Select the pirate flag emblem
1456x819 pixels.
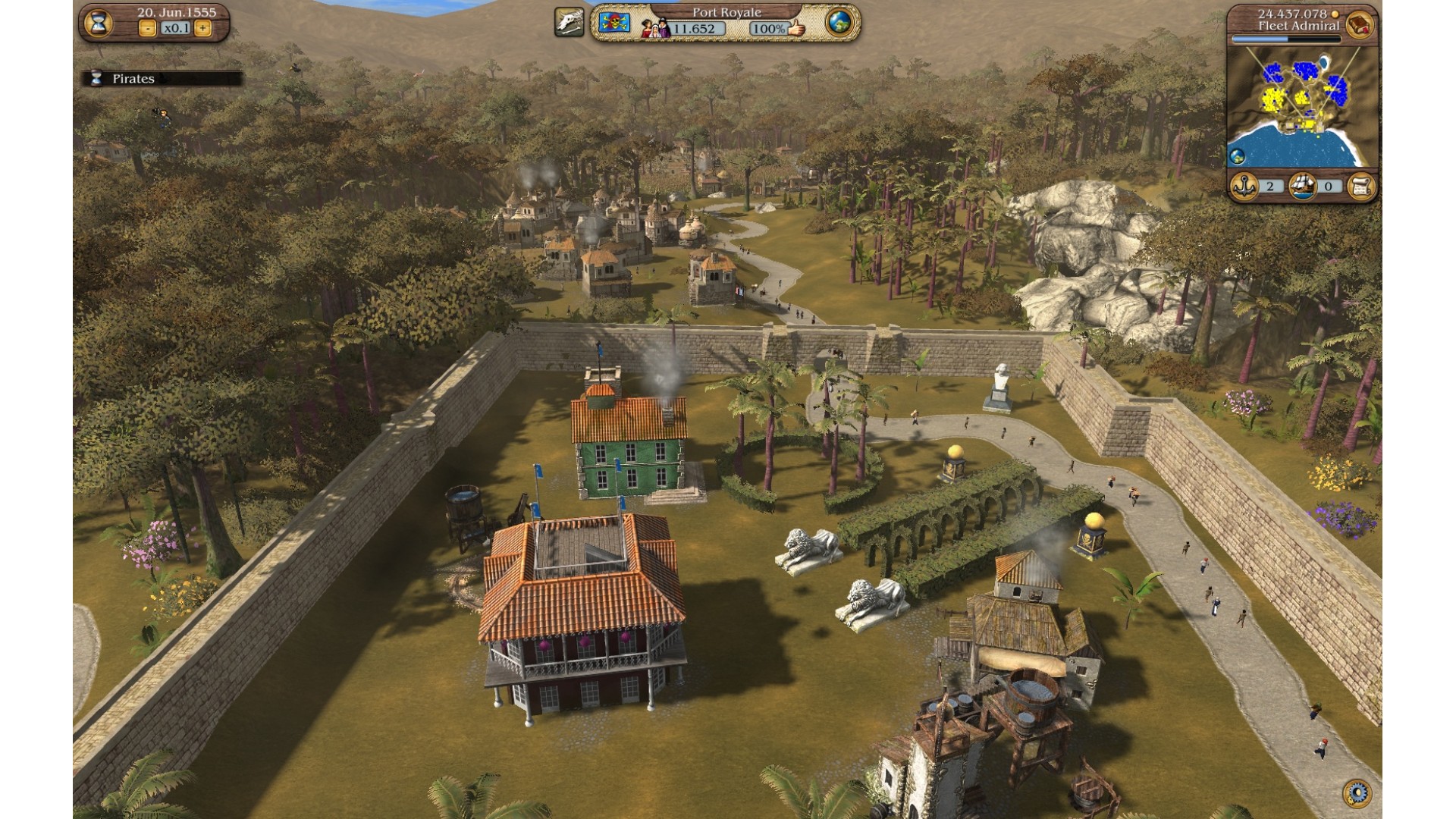click(615, 24)
